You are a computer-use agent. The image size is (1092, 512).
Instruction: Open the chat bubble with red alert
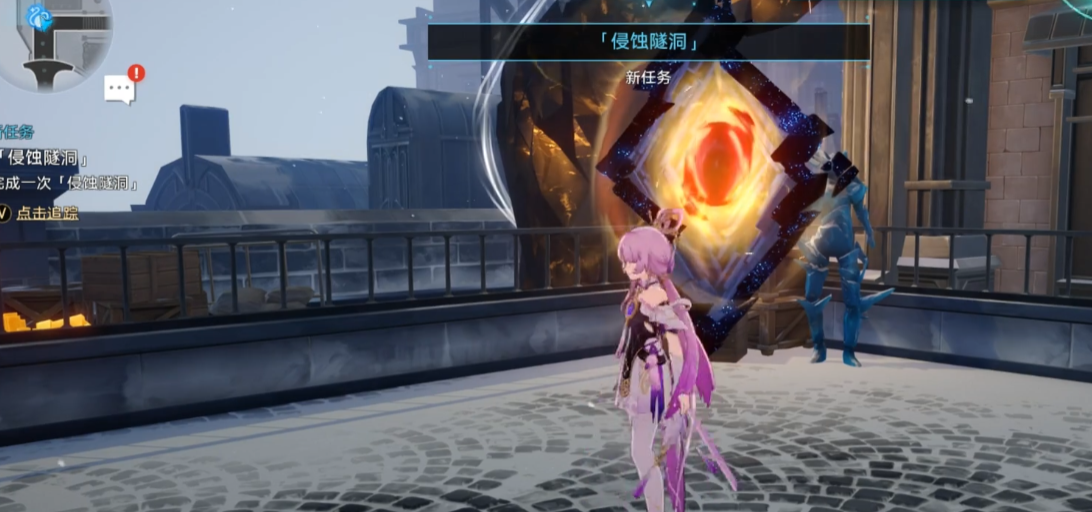click(x=121, y=88)
